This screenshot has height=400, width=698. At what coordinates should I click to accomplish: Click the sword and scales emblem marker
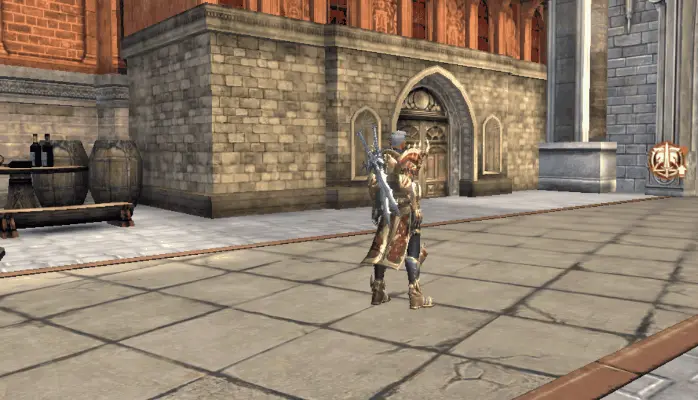click(x=667, y=161)
